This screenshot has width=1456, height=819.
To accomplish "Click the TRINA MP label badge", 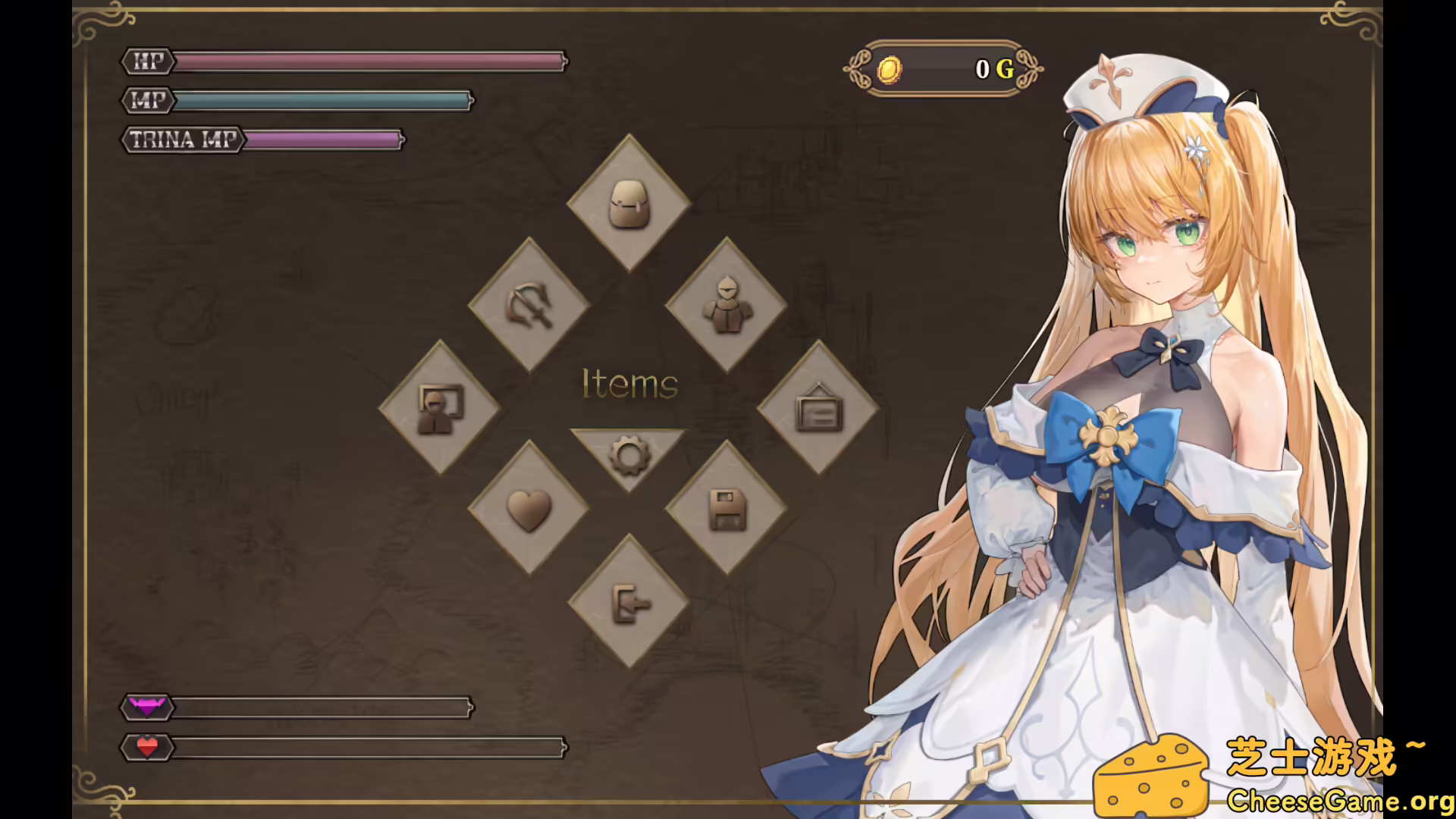I will pyautogui.click(x=182, y=140).
